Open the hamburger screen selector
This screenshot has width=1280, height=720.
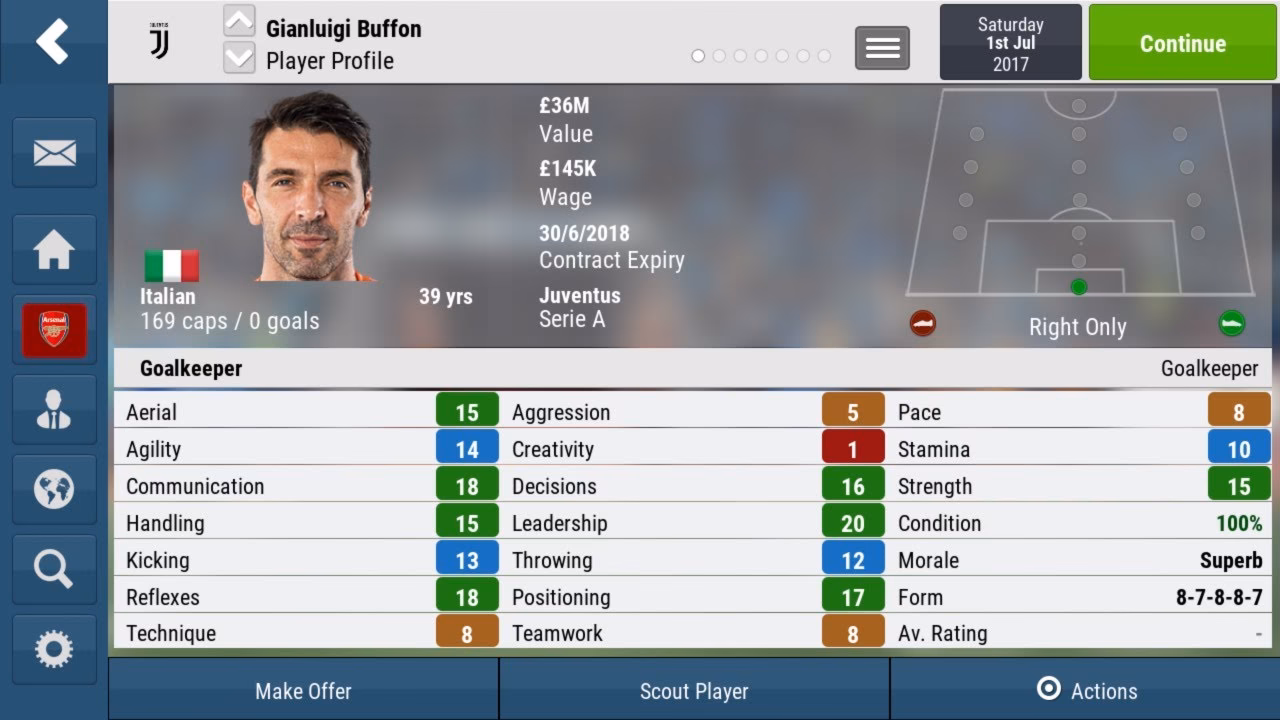[881, 47]
